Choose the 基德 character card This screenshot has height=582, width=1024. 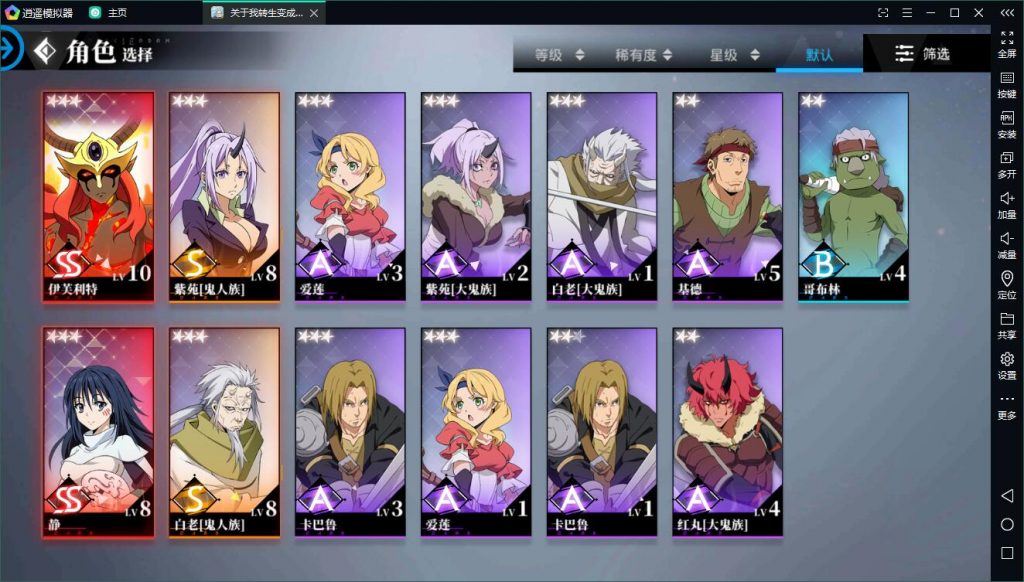click(x=728, y=197)
